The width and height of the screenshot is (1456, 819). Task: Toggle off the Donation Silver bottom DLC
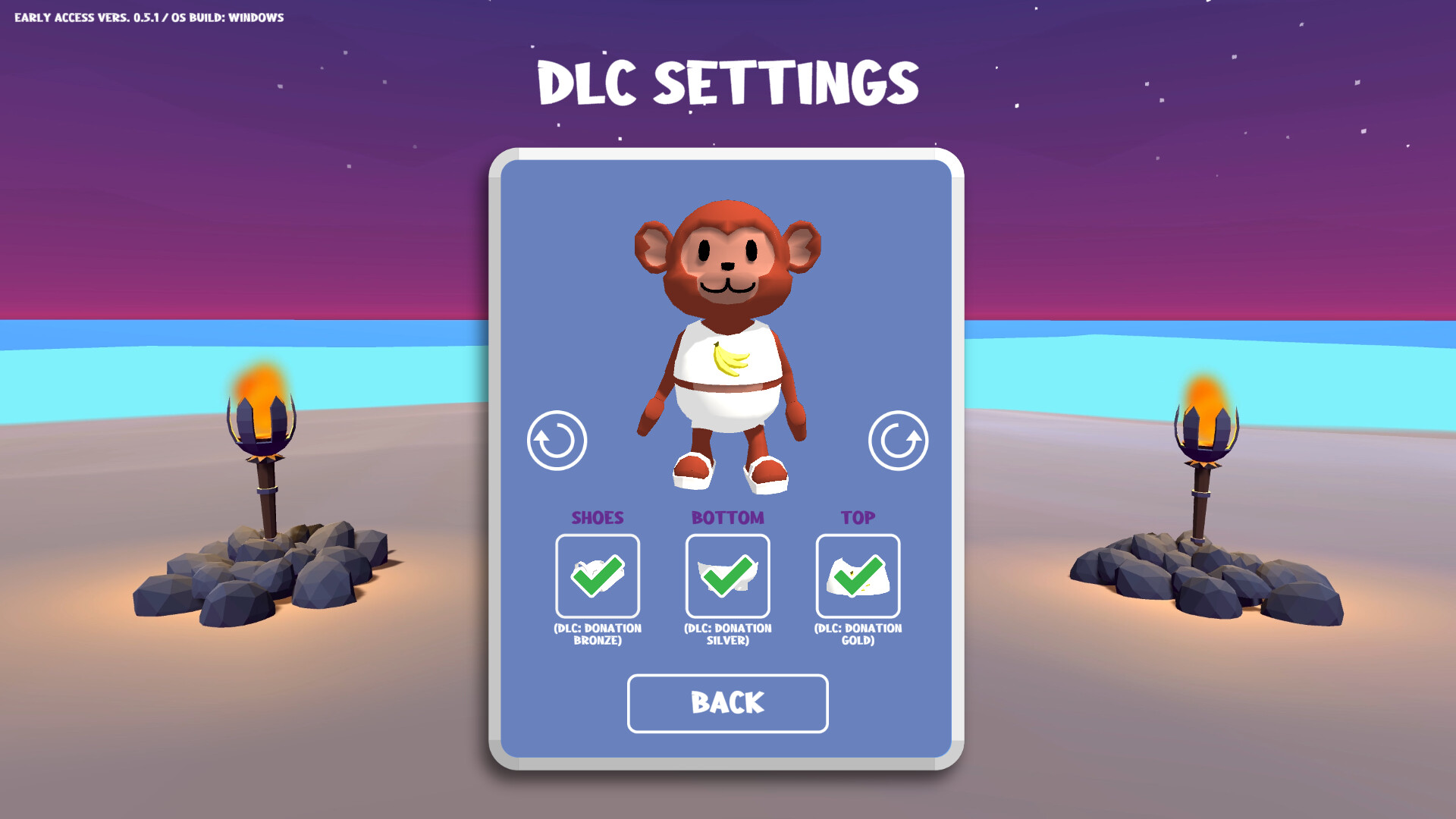point(727,576)
